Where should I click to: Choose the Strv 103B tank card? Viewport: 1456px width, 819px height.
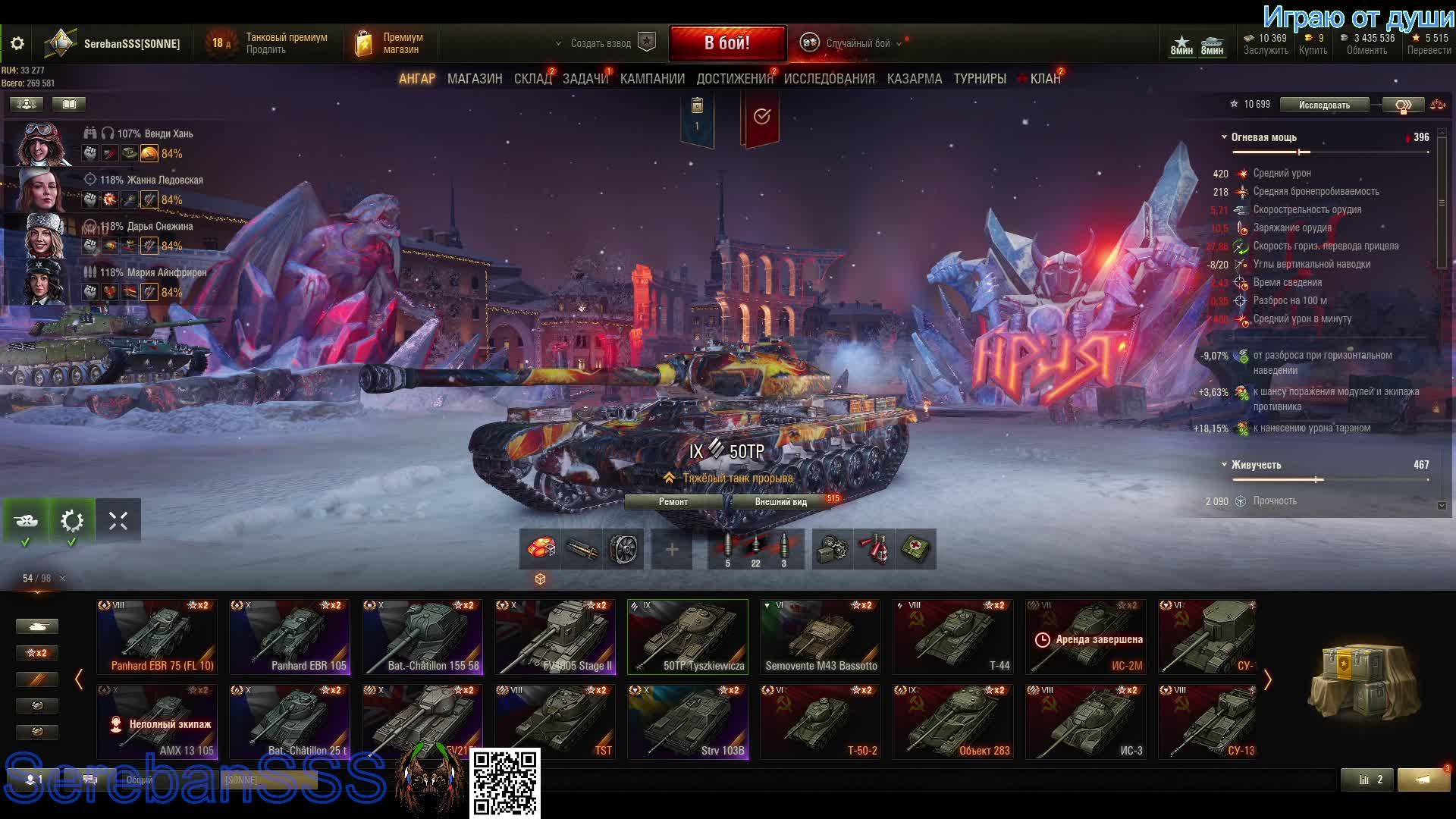click(688, 722)
